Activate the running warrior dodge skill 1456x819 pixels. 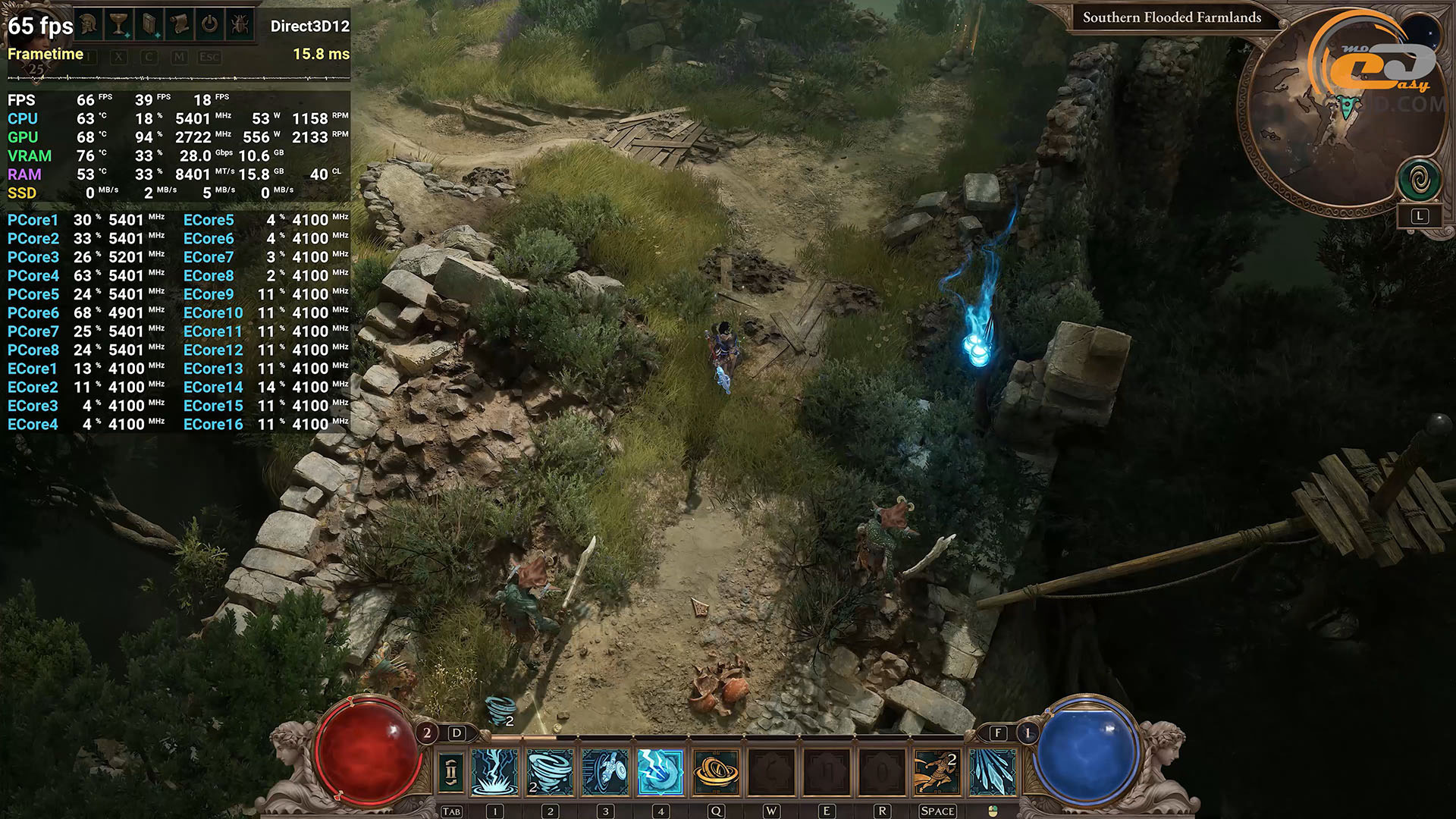937,772
